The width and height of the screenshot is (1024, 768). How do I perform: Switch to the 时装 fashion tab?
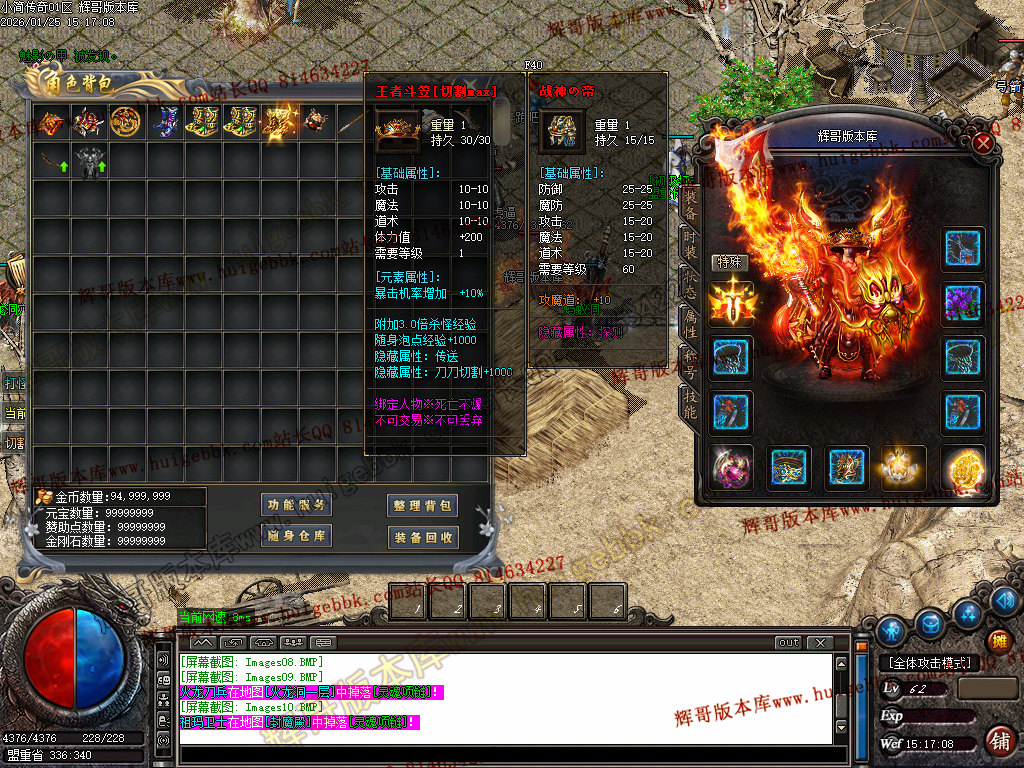pos(689,244)
